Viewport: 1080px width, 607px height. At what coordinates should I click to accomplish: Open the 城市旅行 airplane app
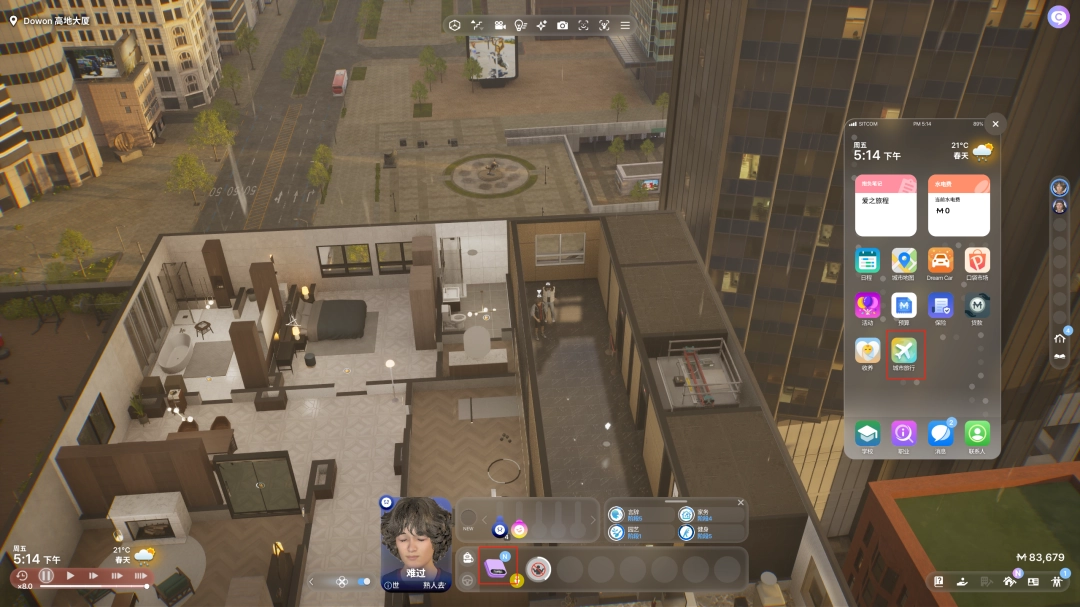point(904,351)
